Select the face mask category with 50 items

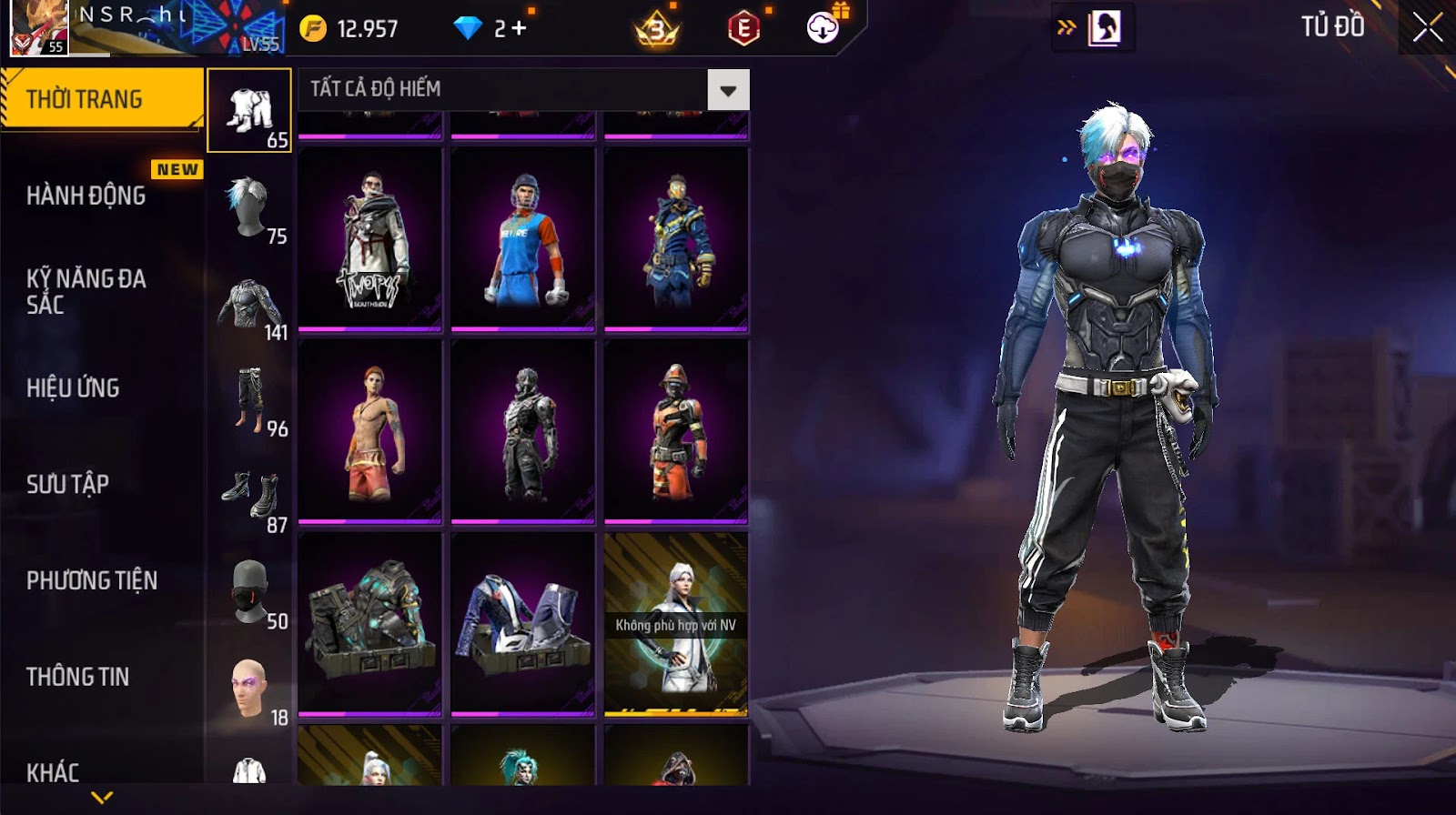click(249, 595)
